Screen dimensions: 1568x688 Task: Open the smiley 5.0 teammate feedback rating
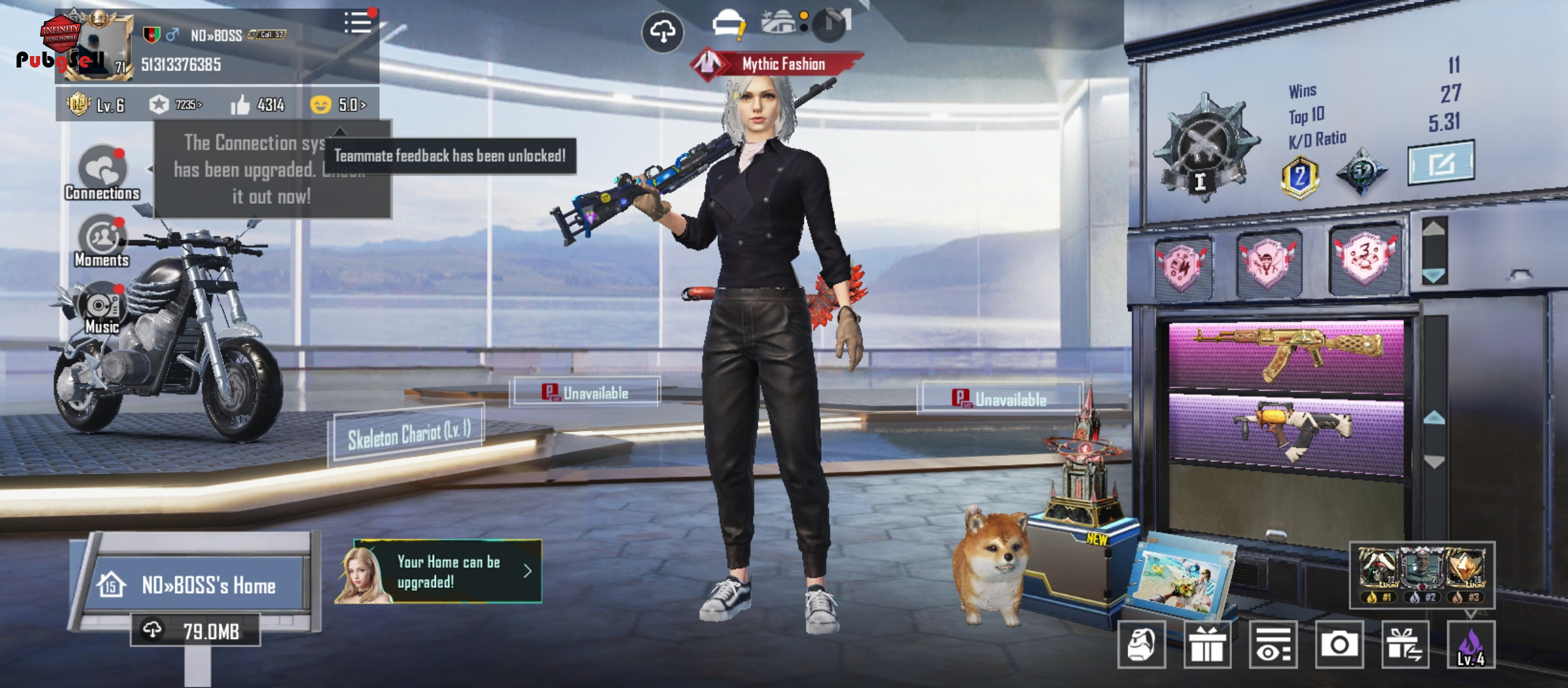coord(338,104)
